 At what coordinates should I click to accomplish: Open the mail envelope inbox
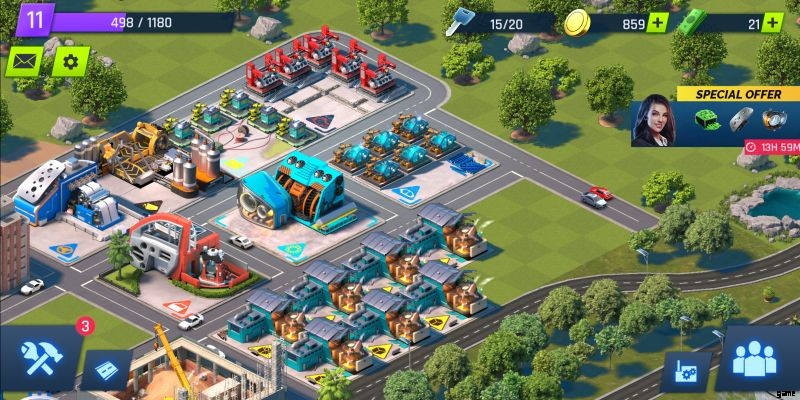pos(26,62)
